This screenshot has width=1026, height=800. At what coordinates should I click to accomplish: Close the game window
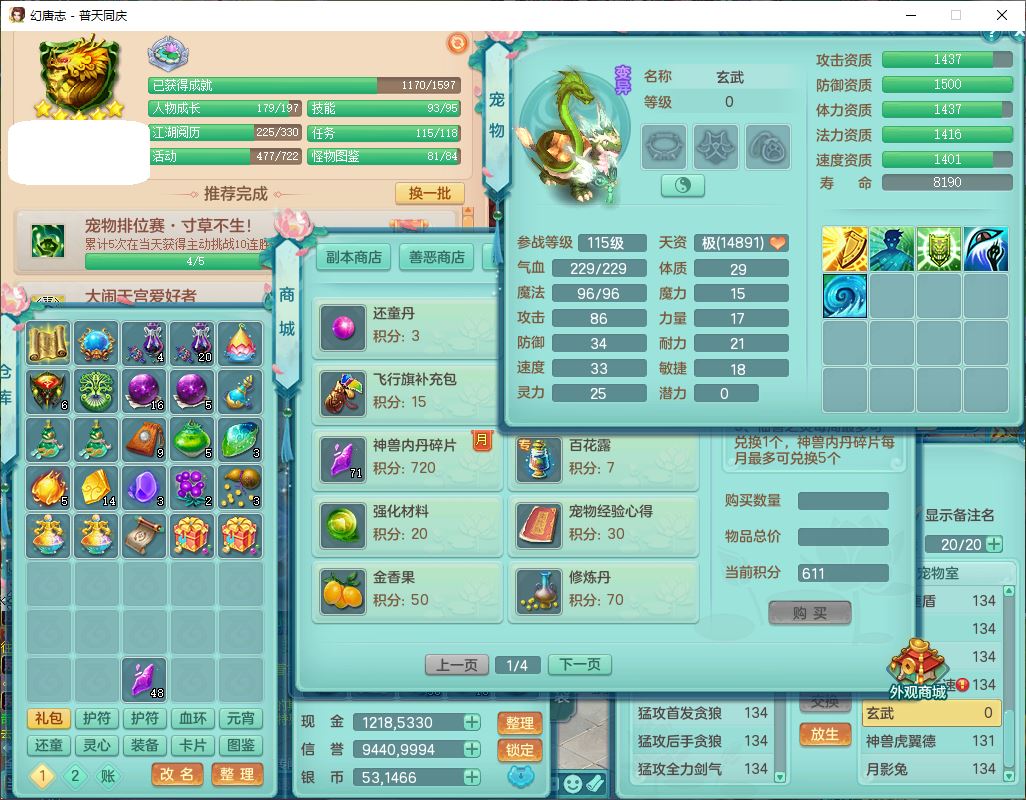point(1001,15)
